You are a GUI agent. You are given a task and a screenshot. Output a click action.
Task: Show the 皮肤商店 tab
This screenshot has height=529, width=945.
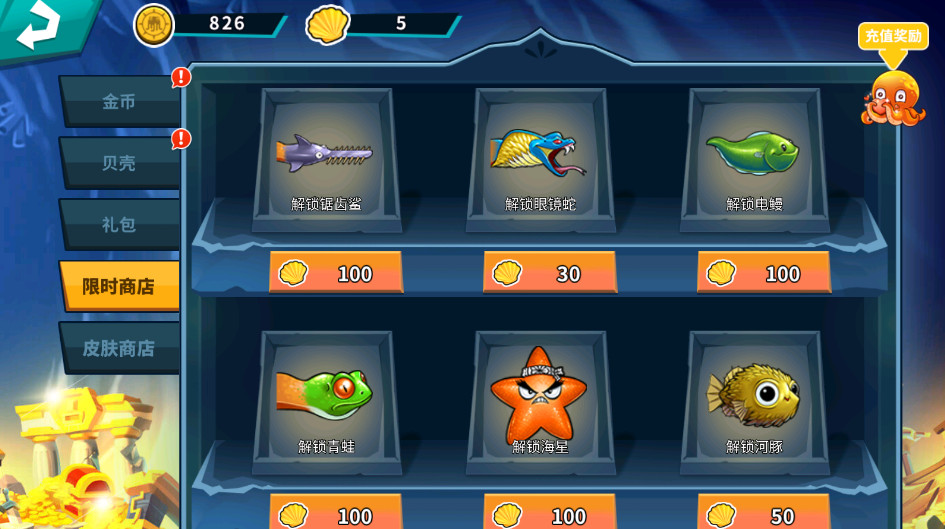[119, 348]
